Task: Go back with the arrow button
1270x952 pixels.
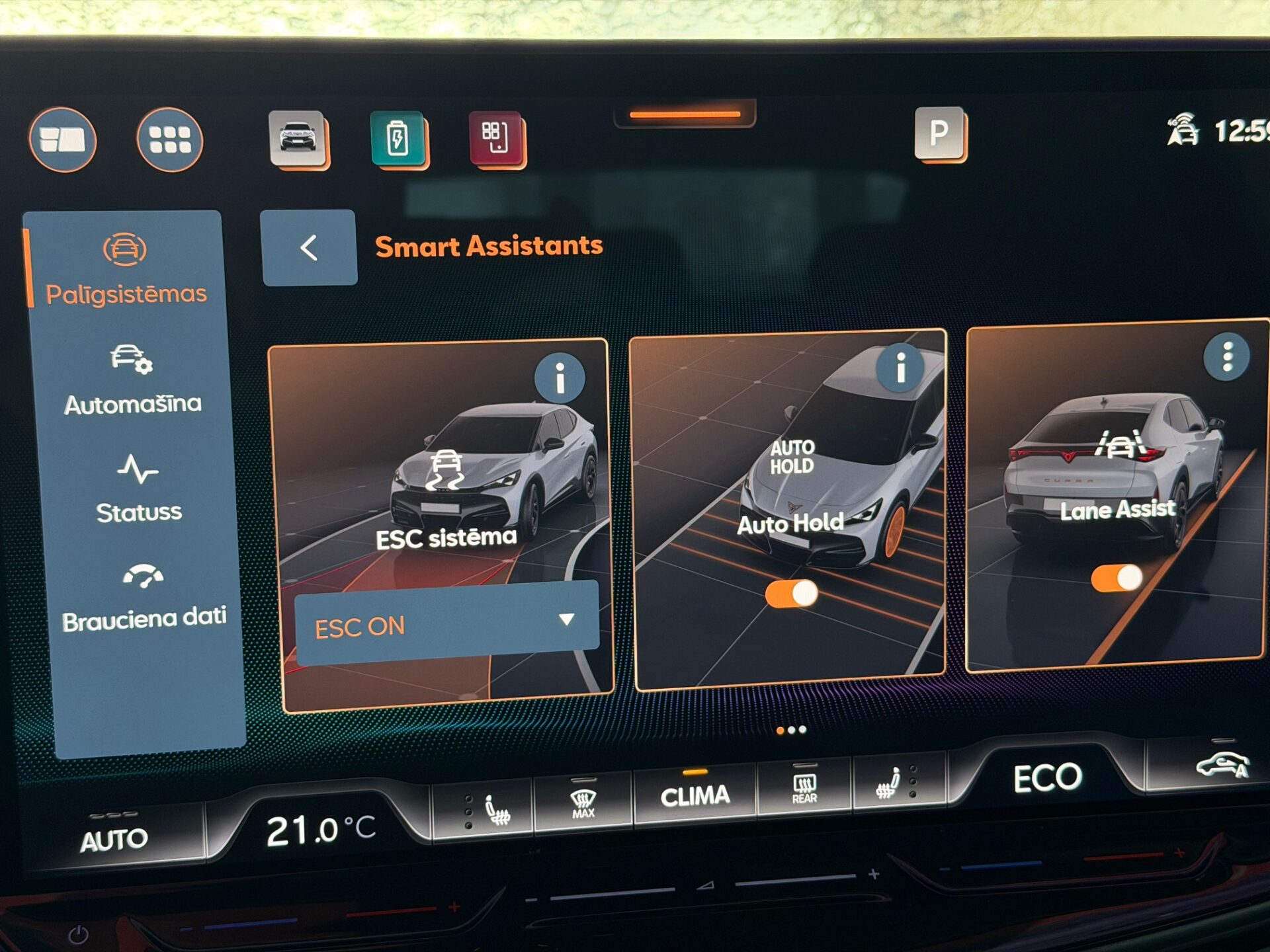Action: click(x=309, y=248)
